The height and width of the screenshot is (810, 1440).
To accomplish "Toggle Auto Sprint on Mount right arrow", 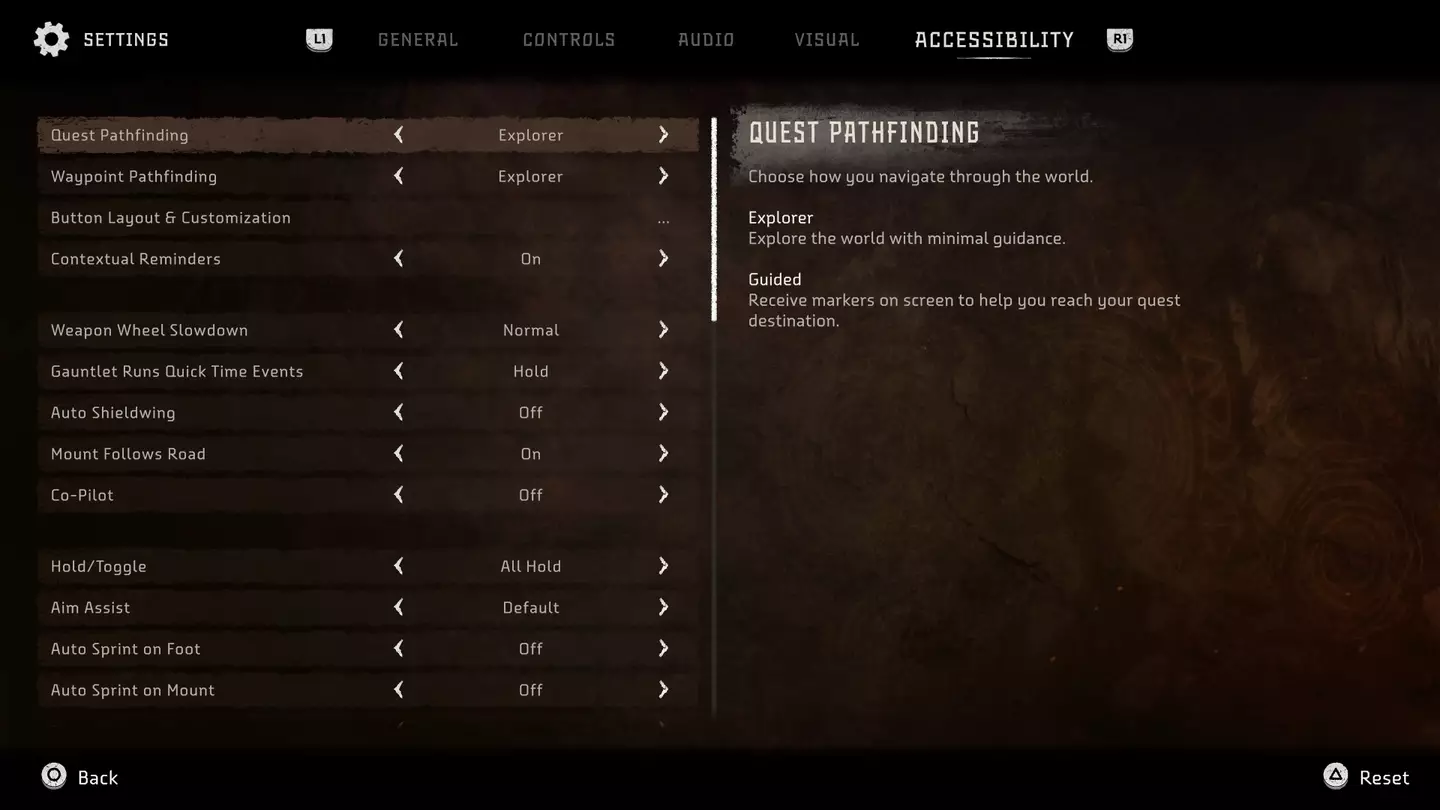I will tap(663, 690).
